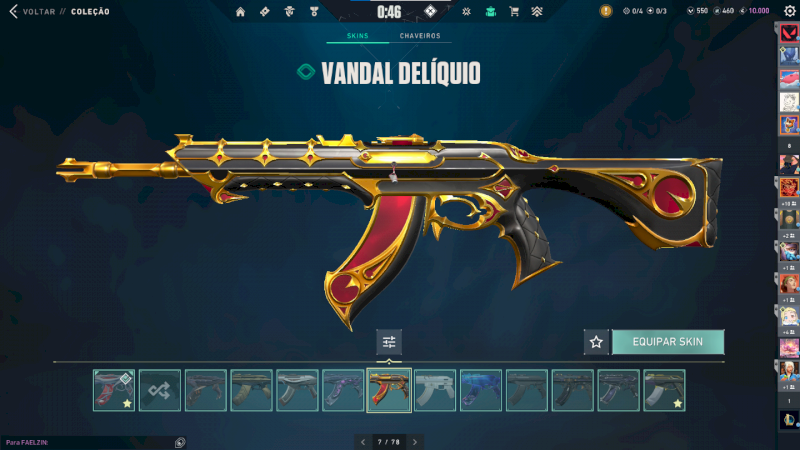The image size is (800, 450).
Task: Open the trophy icon in top bar
Action: pyautogui.click(x=315, y=12)
